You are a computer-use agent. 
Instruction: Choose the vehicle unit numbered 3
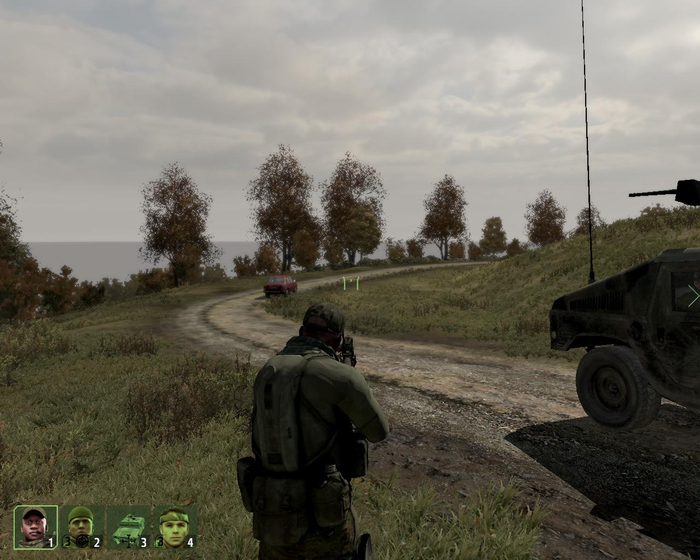(x=127, y=527)
